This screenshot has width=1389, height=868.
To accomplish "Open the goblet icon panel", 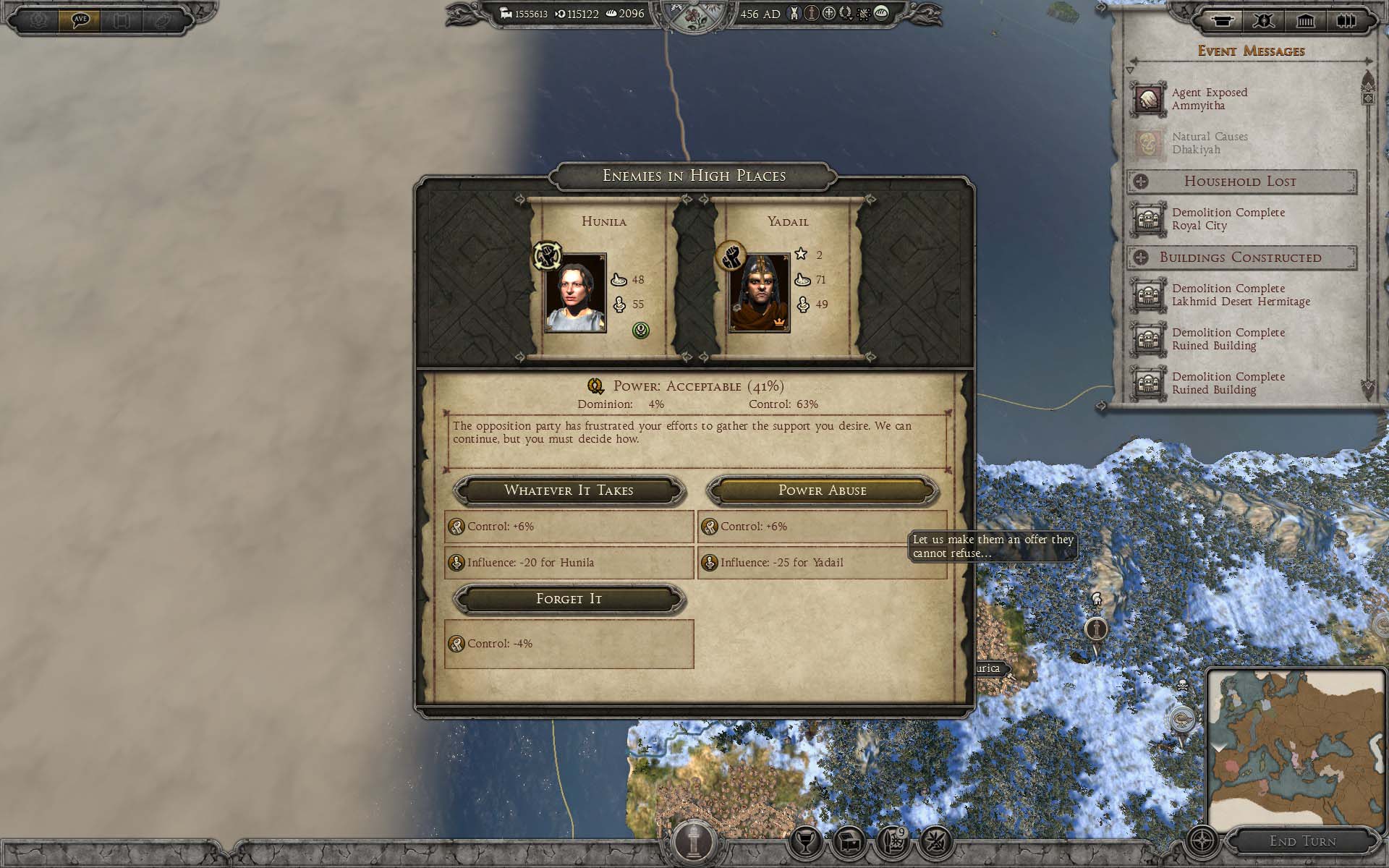I will [x=806, y=841].
